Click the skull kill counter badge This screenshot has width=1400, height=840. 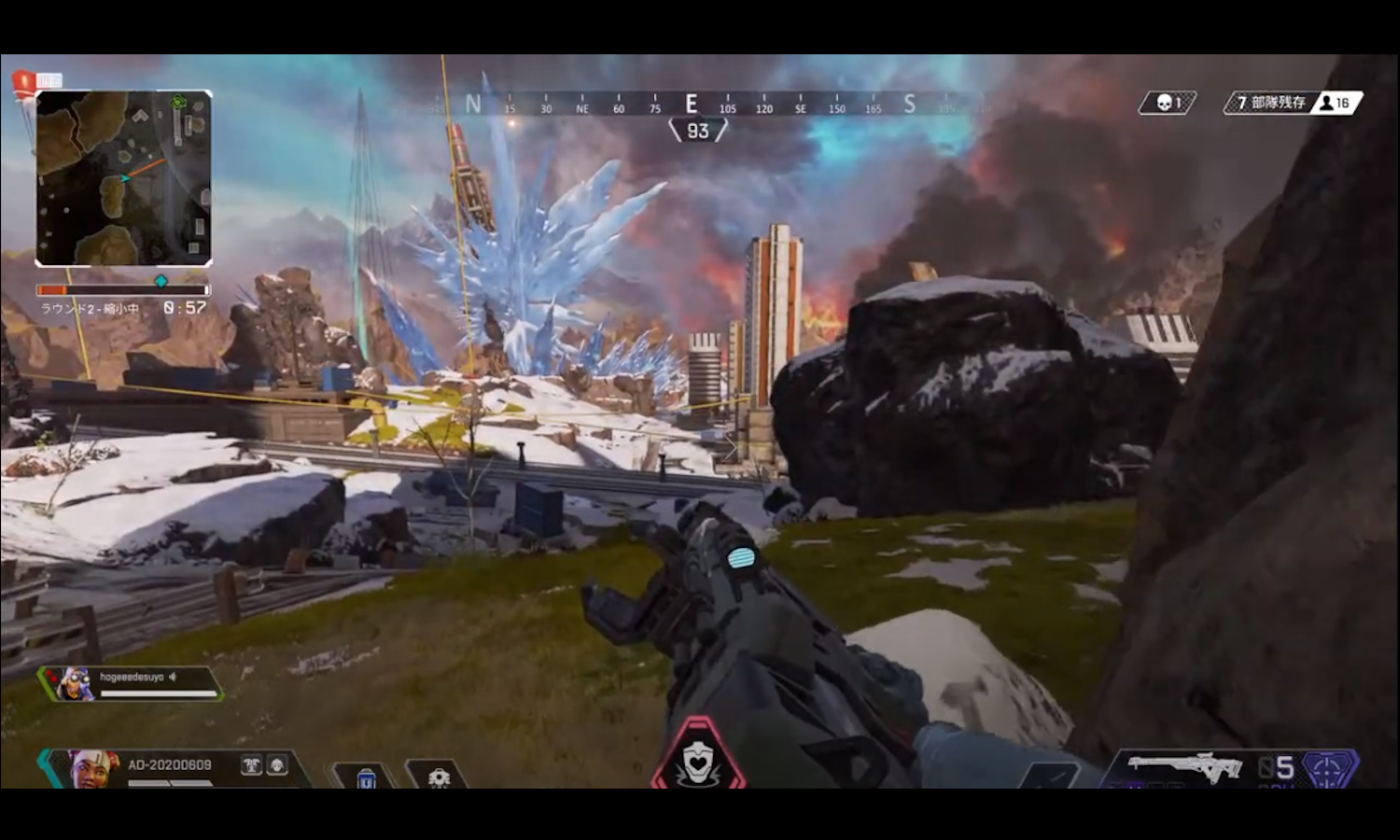click(1168, 103)
